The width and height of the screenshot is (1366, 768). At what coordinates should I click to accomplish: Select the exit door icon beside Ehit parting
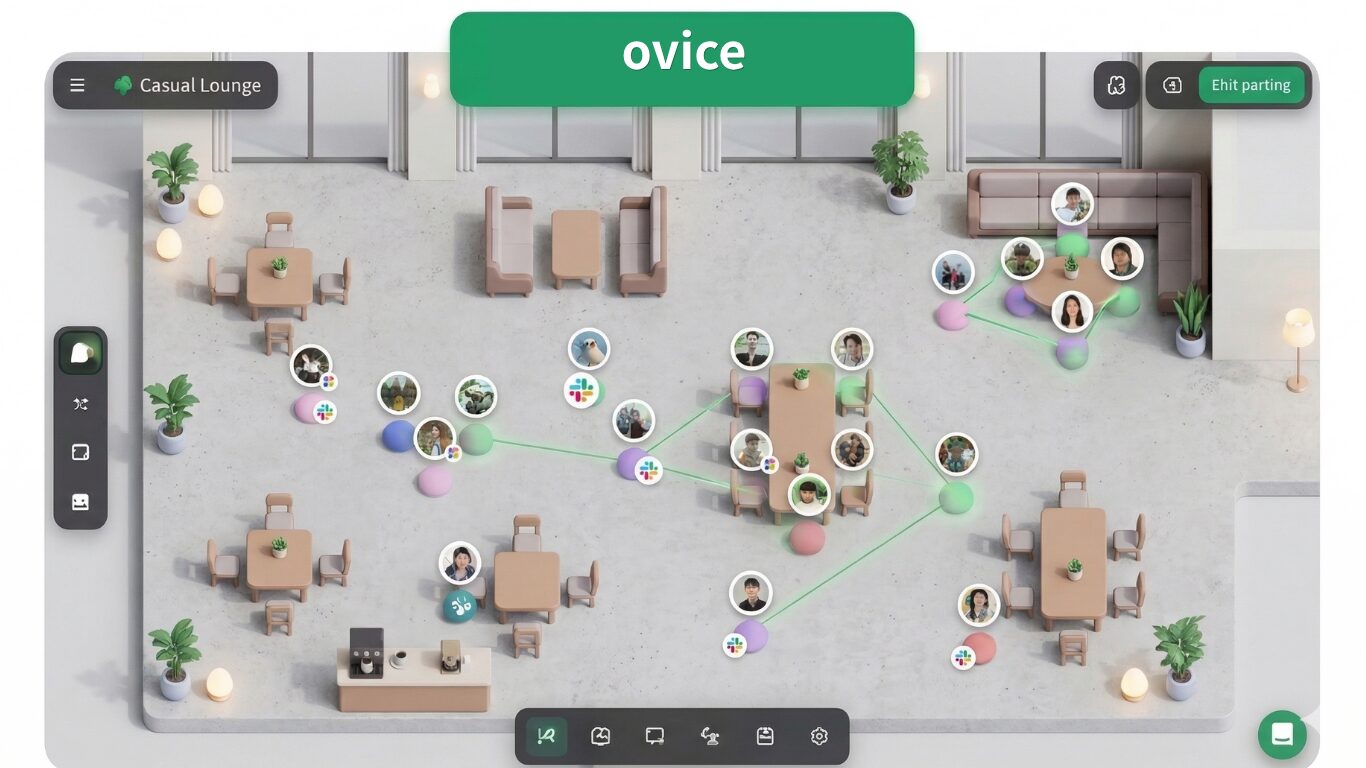[x=1172, y=86]
